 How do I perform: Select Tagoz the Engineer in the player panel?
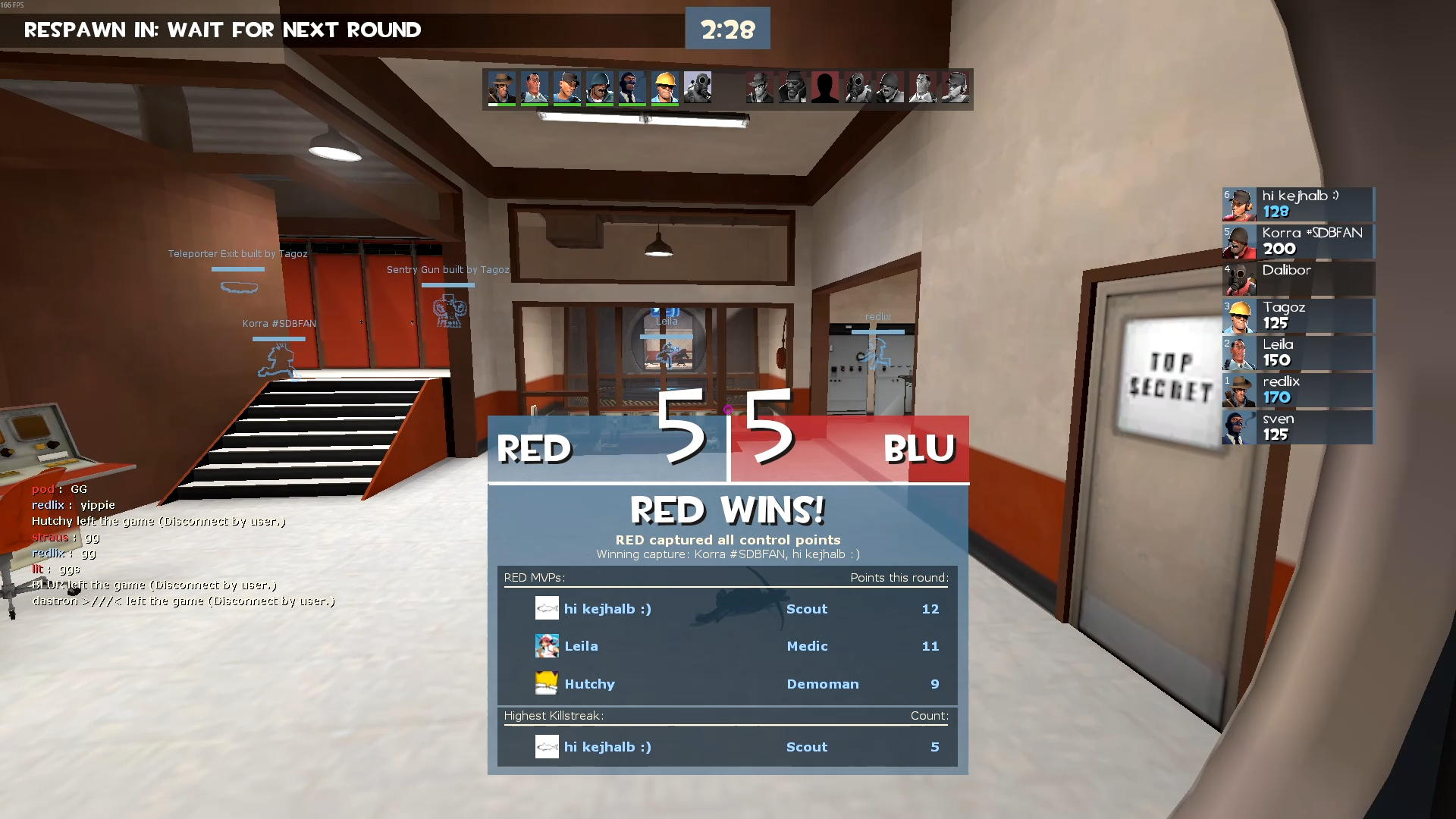point(1298,315)
